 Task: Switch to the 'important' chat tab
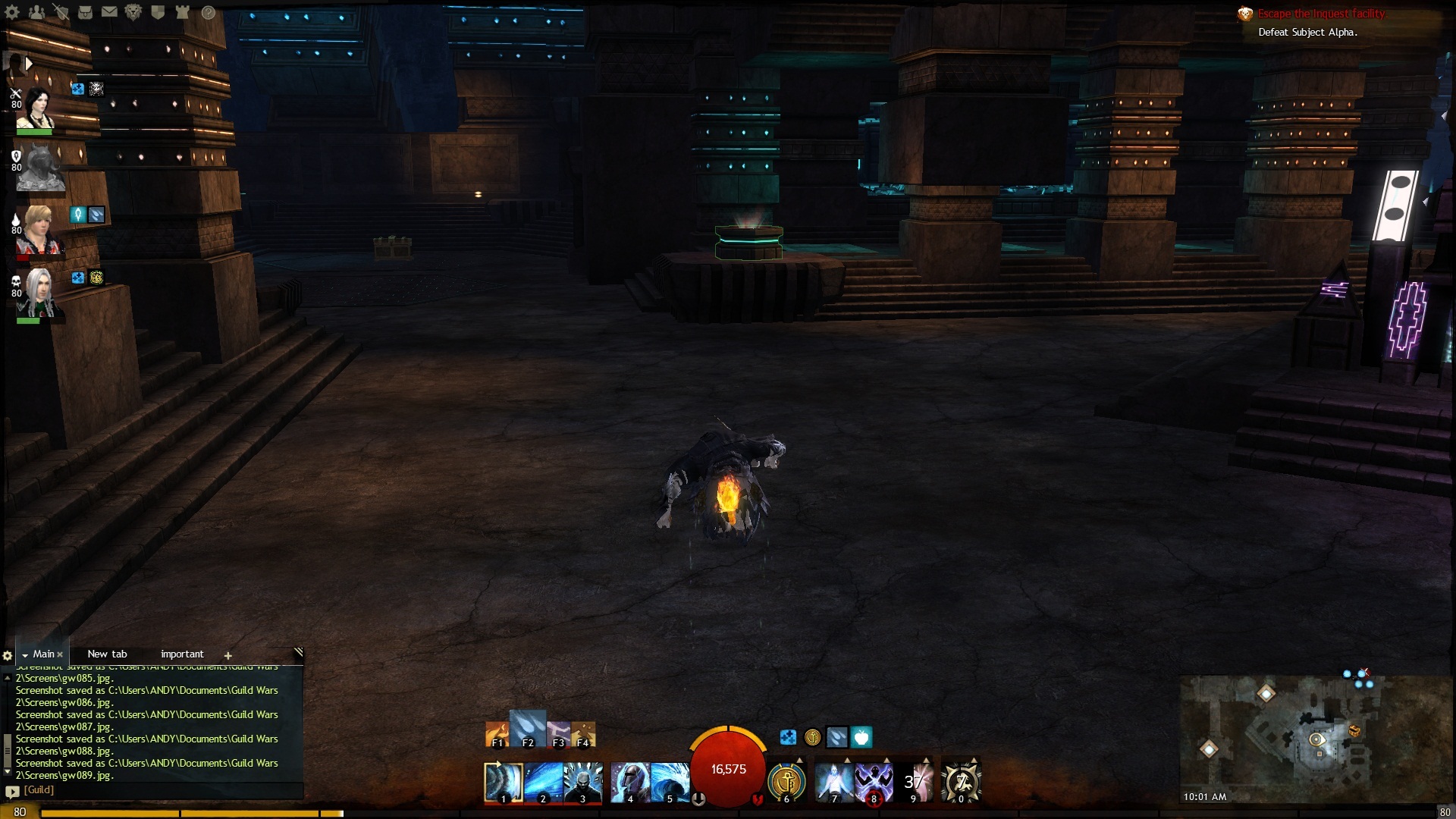(x=182, y=654)
